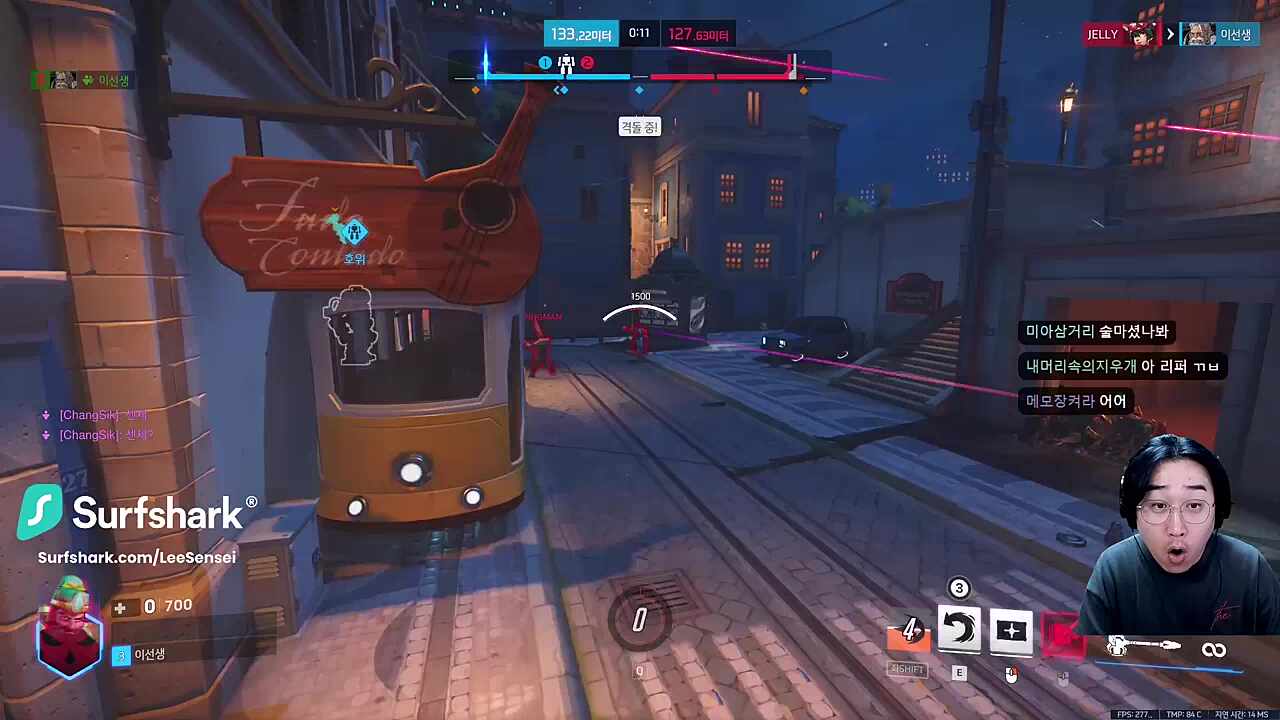Open the Surfshark.com/LeeSensei link
The width and height of the screenshot is (1280, 720).
pyautogui.click(x=137, y=557)
